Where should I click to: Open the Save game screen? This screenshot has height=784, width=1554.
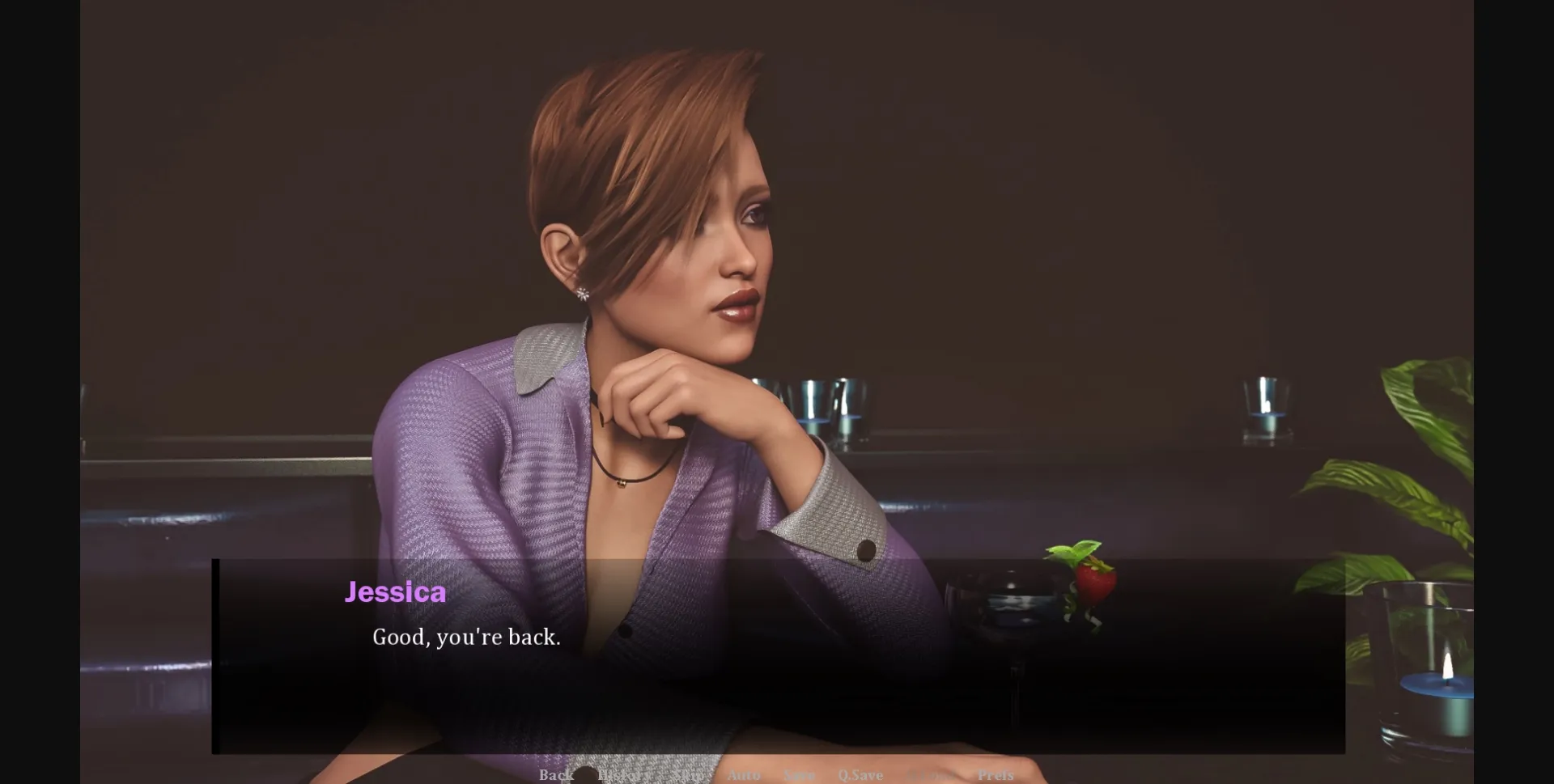[799, 775]
